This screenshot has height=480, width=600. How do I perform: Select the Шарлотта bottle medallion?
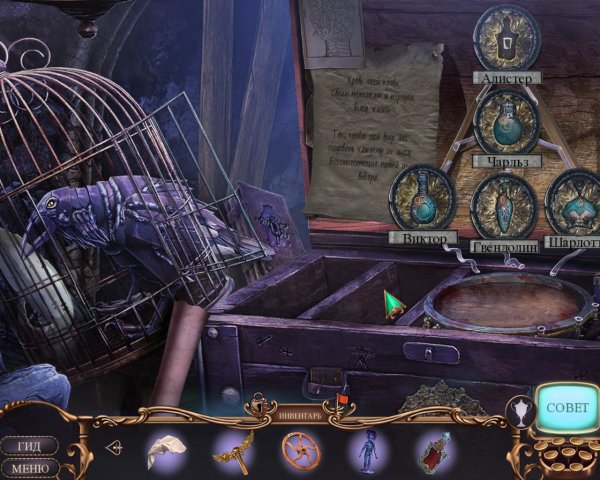click(576, 202)
